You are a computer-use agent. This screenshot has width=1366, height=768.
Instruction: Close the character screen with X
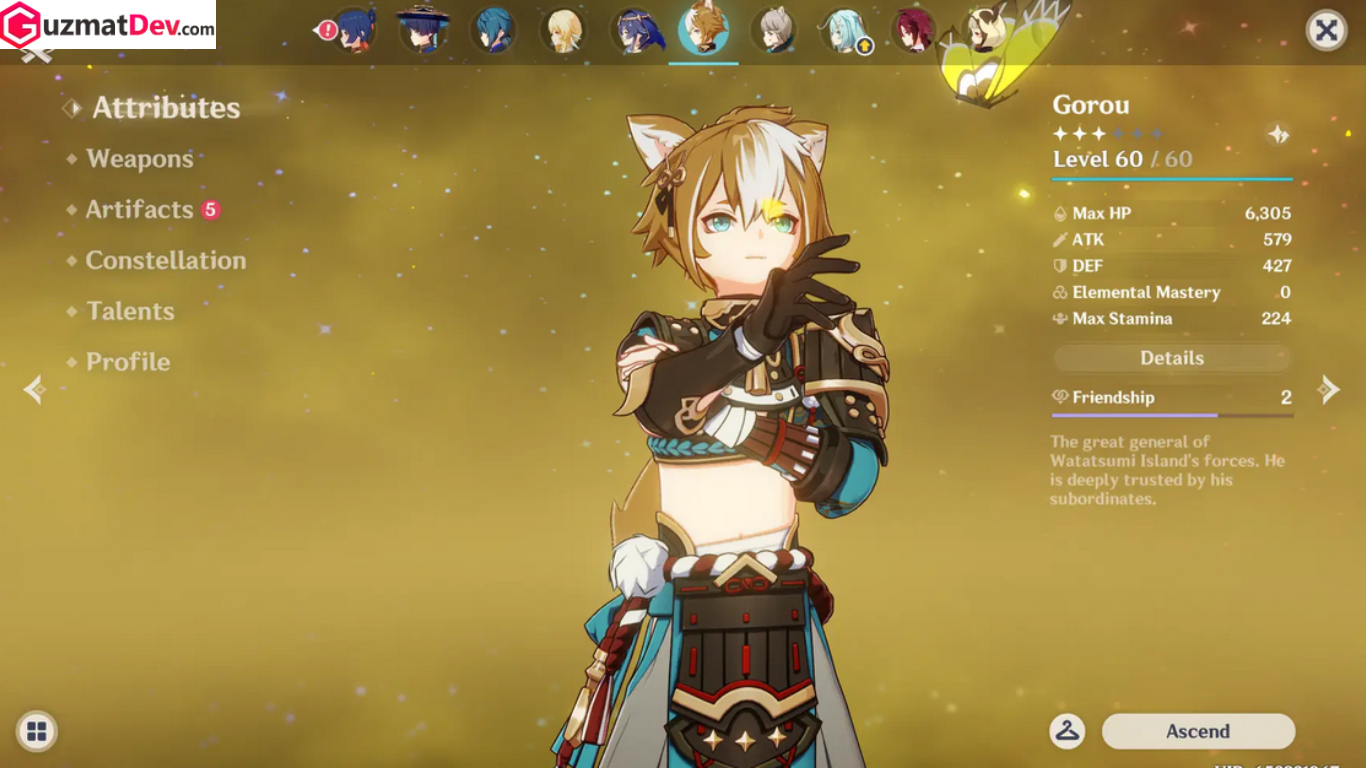[1326, 31]
